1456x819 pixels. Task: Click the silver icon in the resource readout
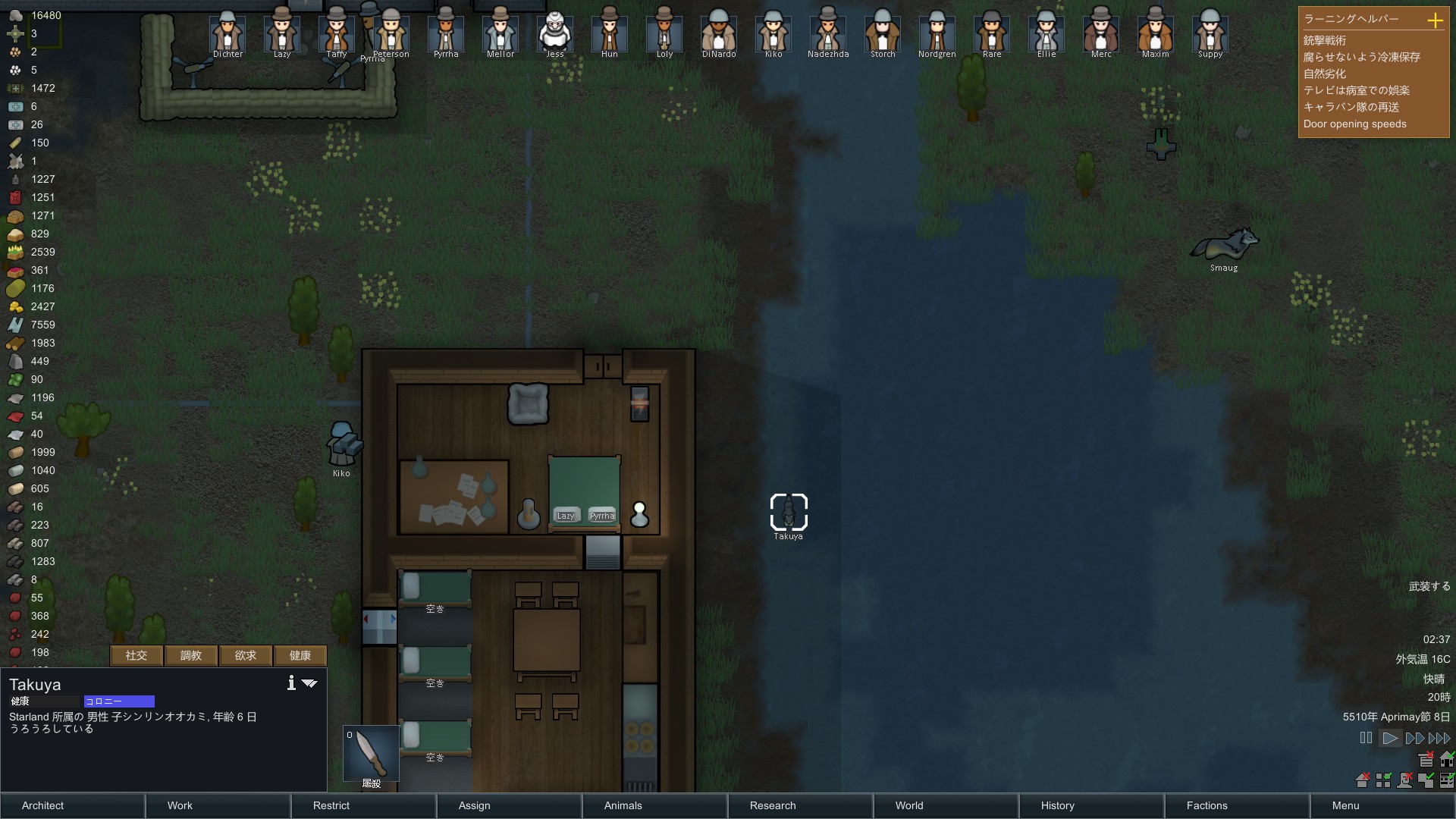click(15, 15)
